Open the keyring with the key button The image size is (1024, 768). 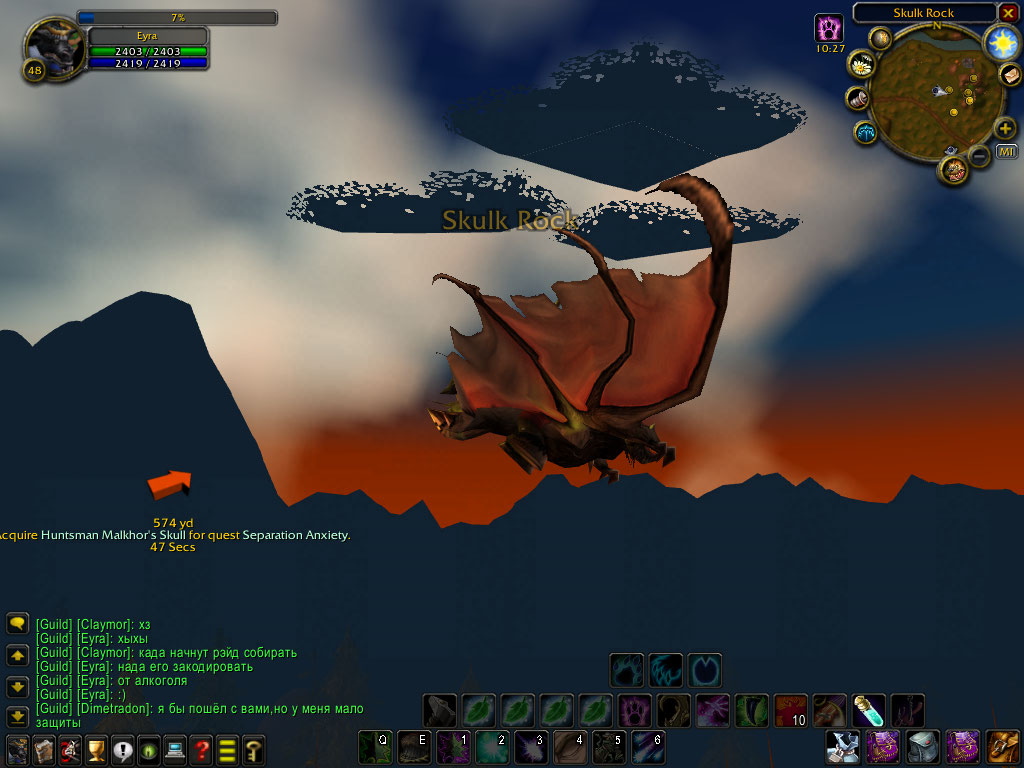[x=253, y=748]
